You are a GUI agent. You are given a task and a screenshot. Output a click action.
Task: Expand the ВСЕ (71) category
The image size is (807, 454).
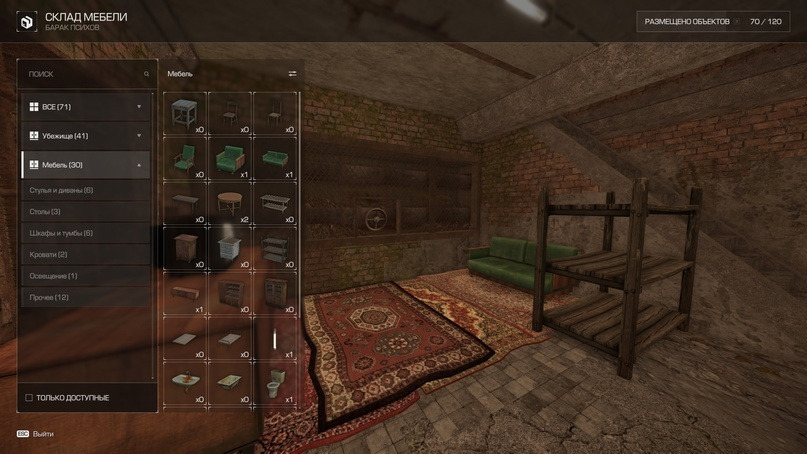[87, 107]
